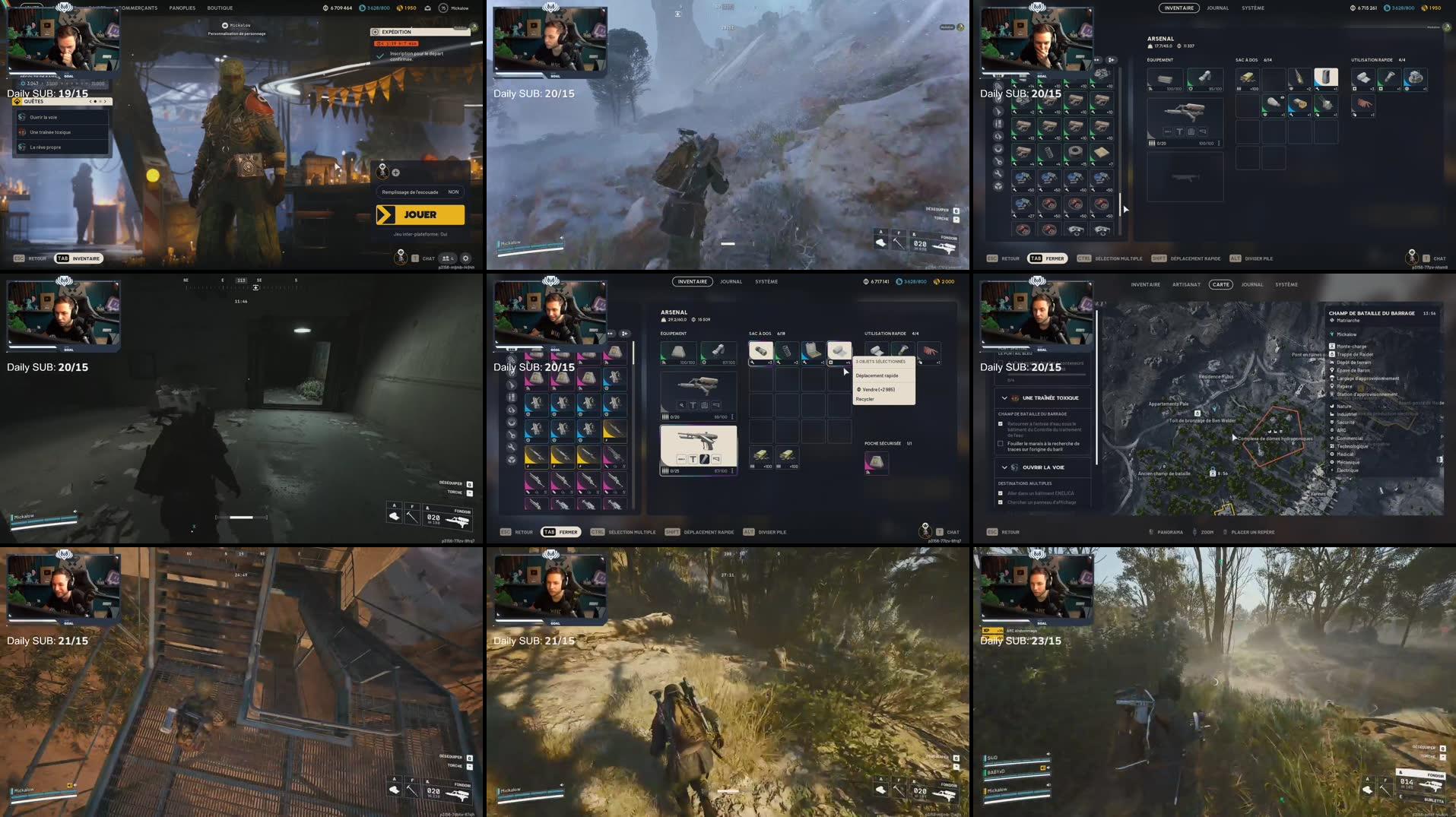The image size is (1456, 817).
Task: Toggle Remplissage de l'escouade to OUI
Action: point(454,192)
